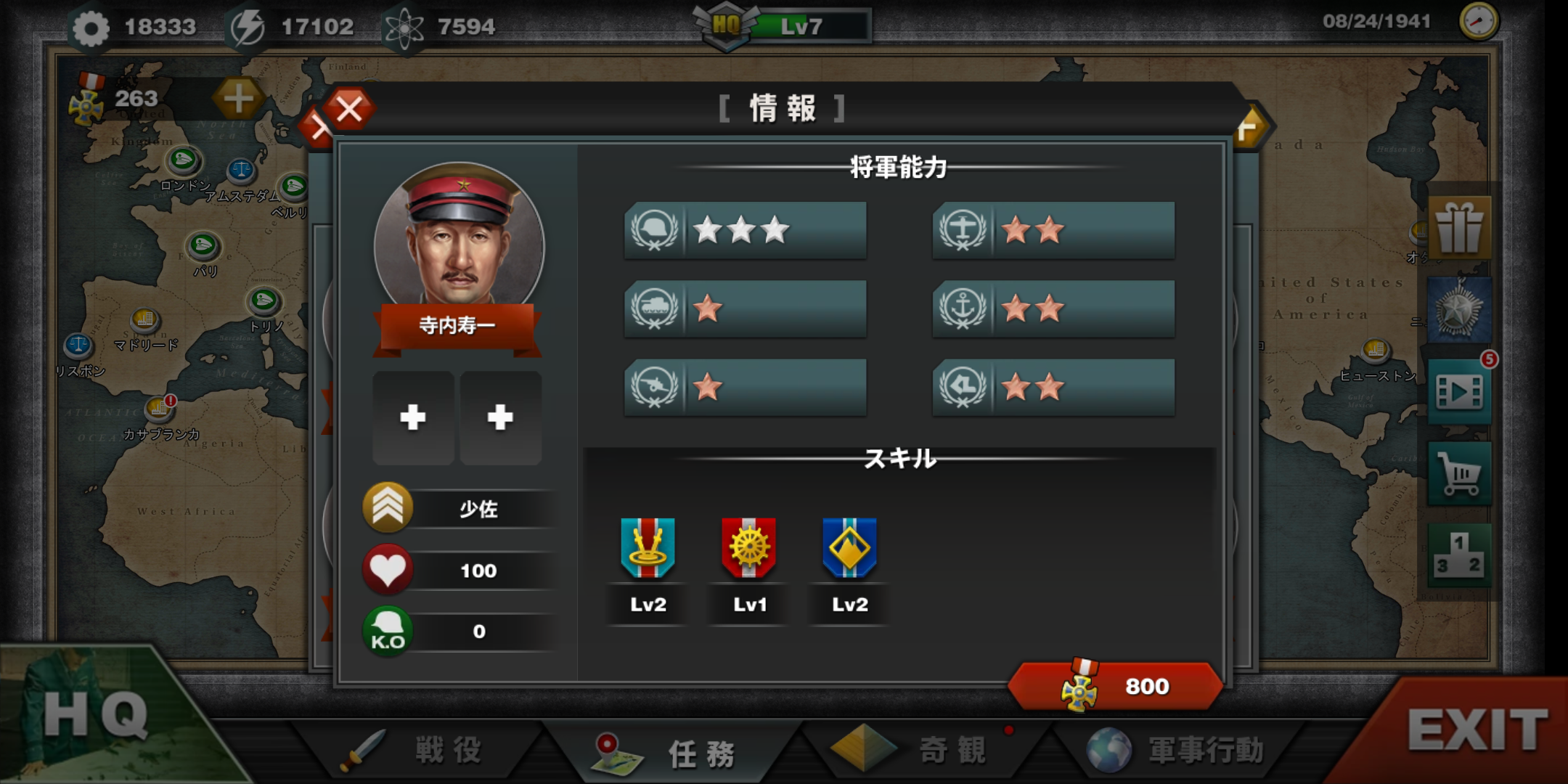The height and width of the screenshot is (784, 1568).
Task: Select the anchor trophy skill badge
Action: tap(648, 549)
